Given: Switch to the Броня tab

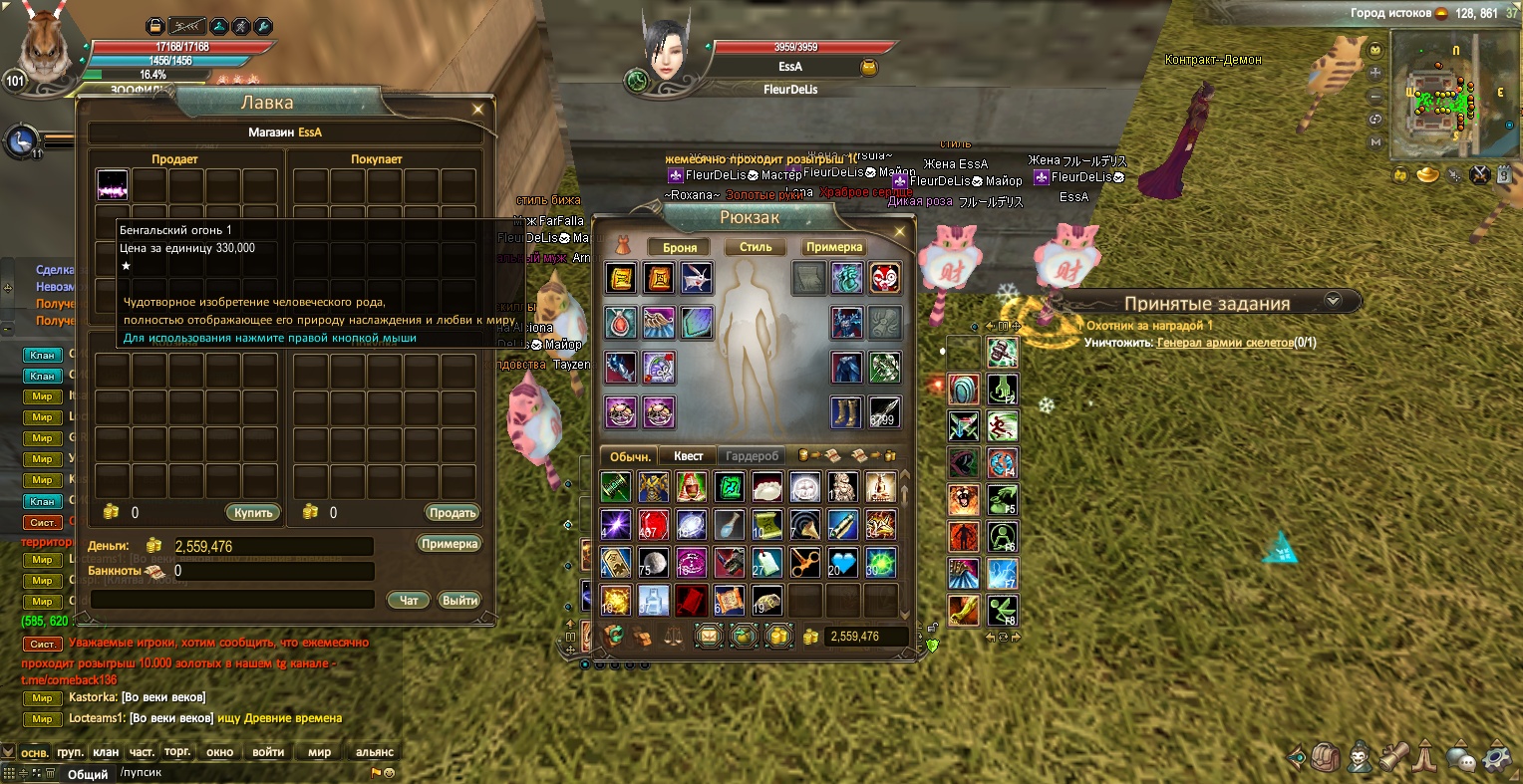Looking at the screenshot, I should coord(680,247).
